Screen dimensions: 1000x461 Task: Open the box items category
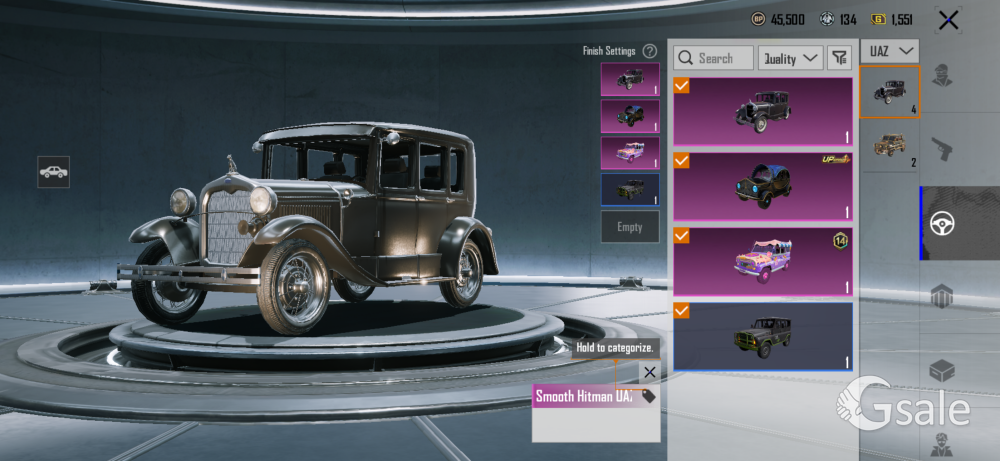pyautogui.click(x=941, y=370)
